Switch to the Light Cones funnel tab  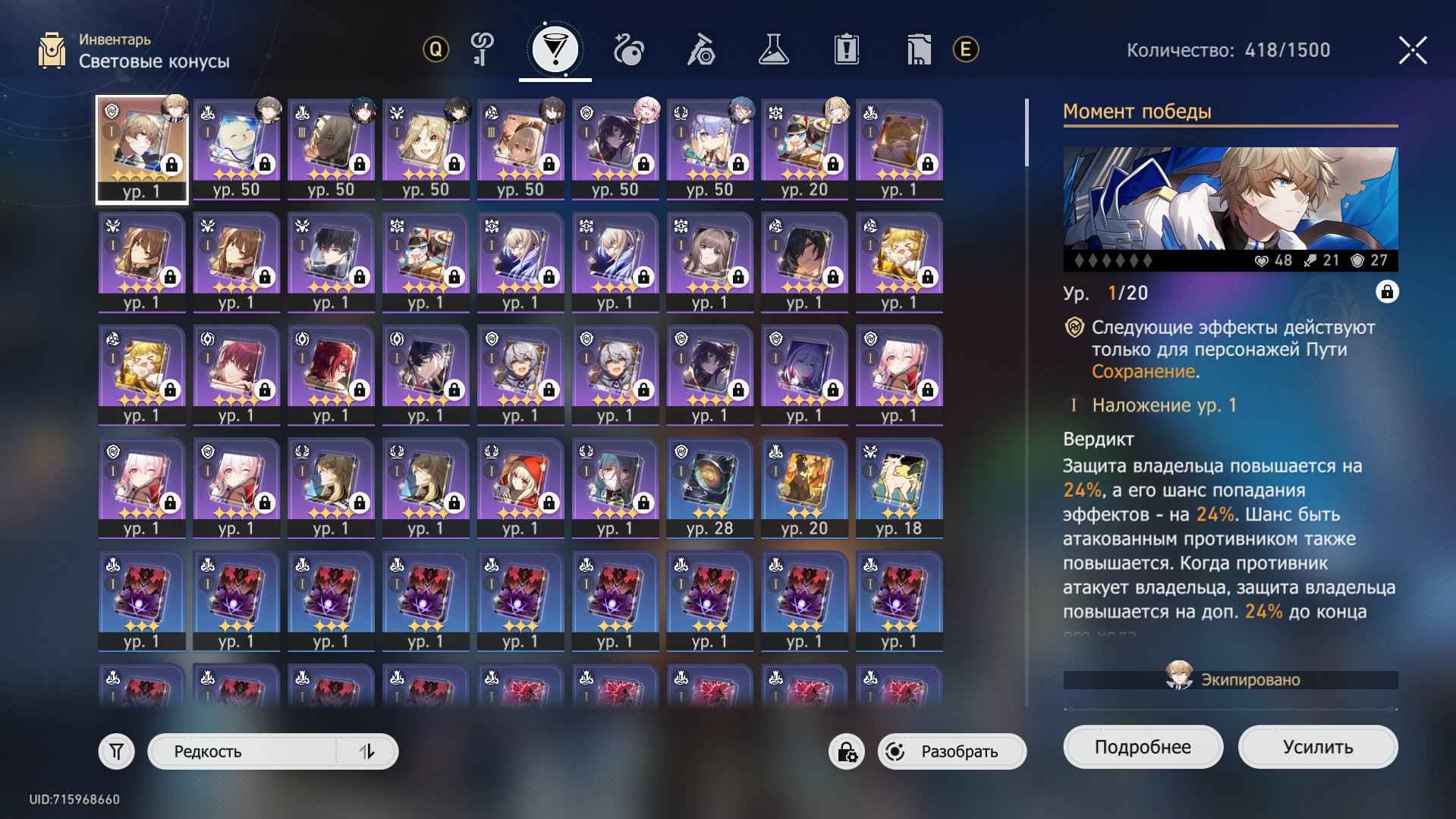coord(556,49)
